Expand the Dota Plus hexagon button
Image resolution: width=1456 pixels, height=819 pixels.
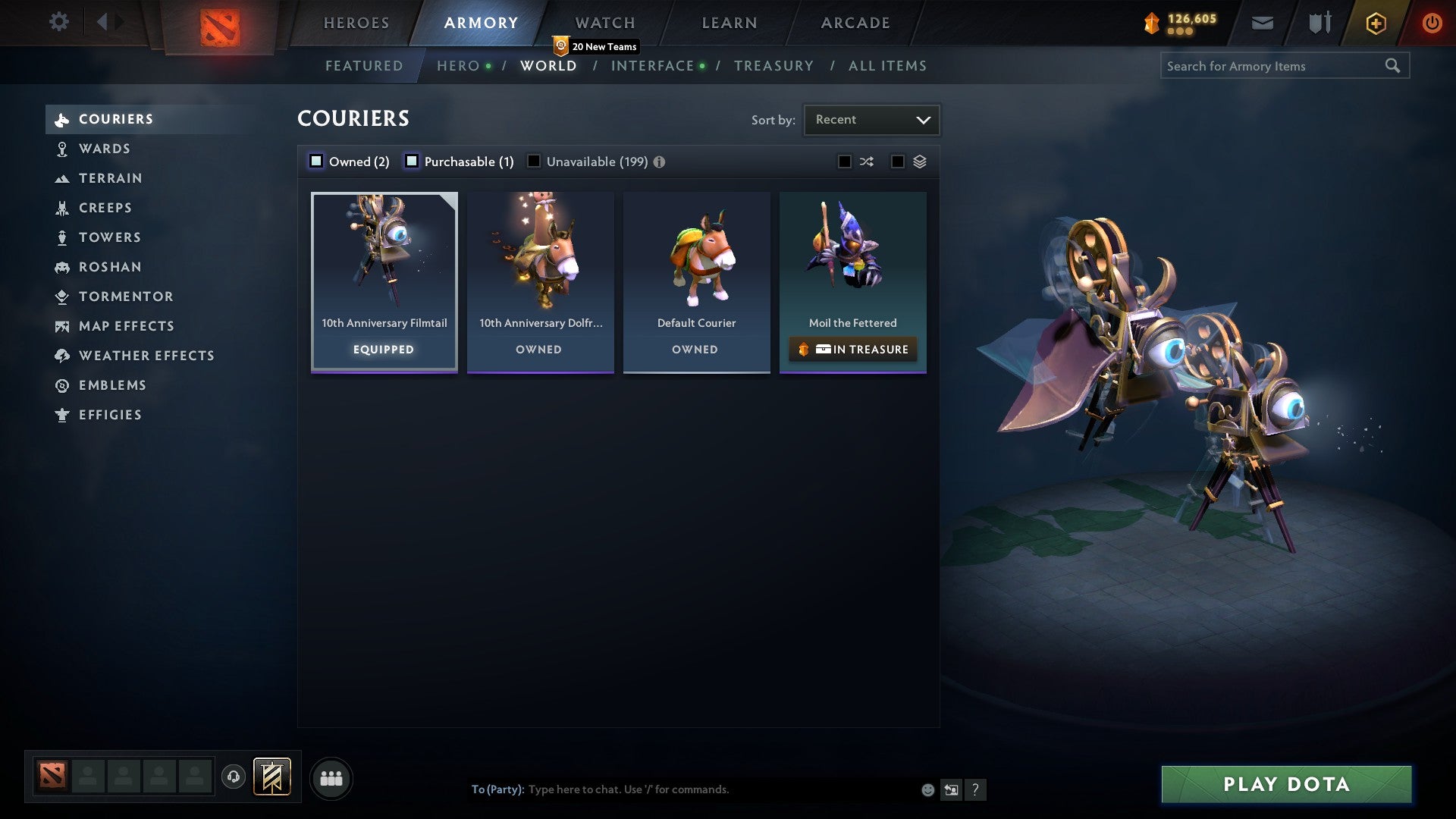[1375, 23]
